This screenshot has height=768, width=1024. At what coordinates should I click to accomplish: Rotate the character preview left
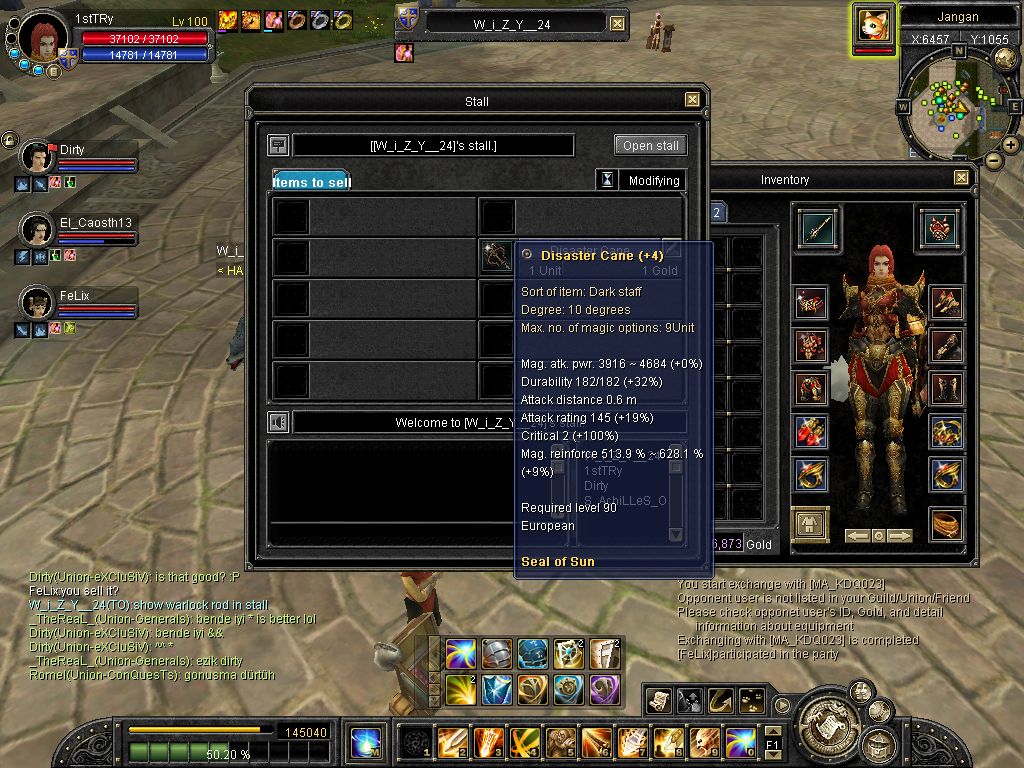(x=856, y=536)
